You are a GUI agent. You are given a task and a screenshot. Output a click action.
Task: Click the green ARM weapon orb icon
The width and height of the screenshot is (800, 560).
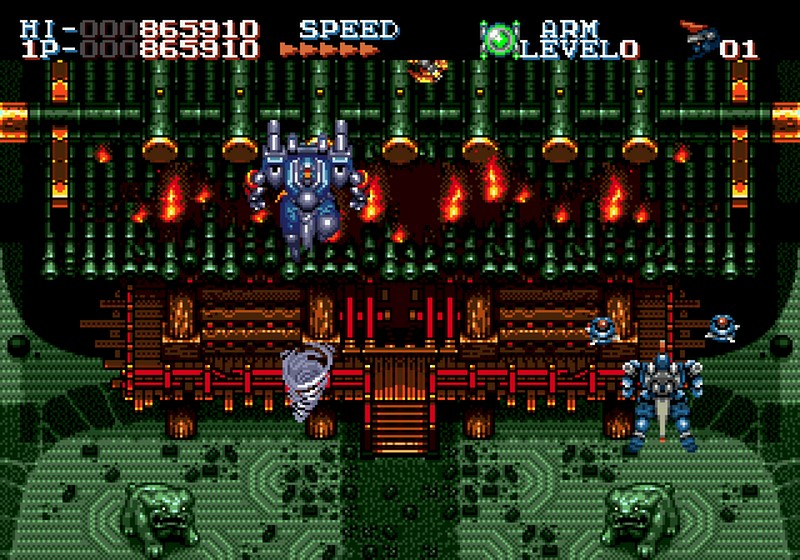click(x=498, y=39)
